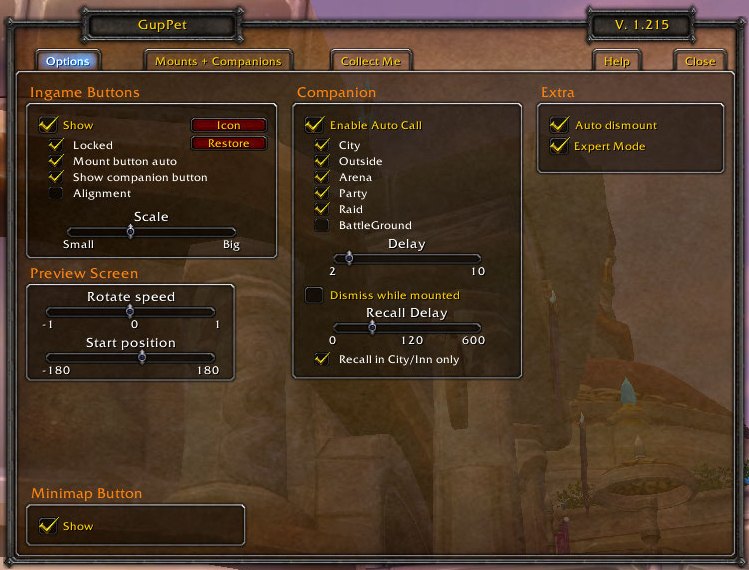Click the Recall Delay slider handle
The width and height of the screenshot is (749, 570).
(x=372, y=327)
